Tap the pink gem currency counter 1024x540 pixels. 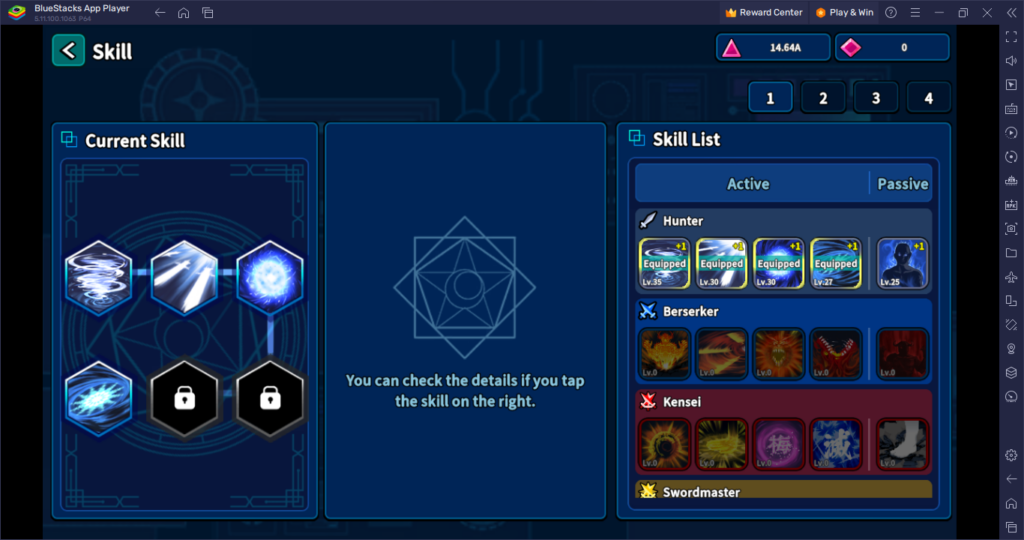892,47
